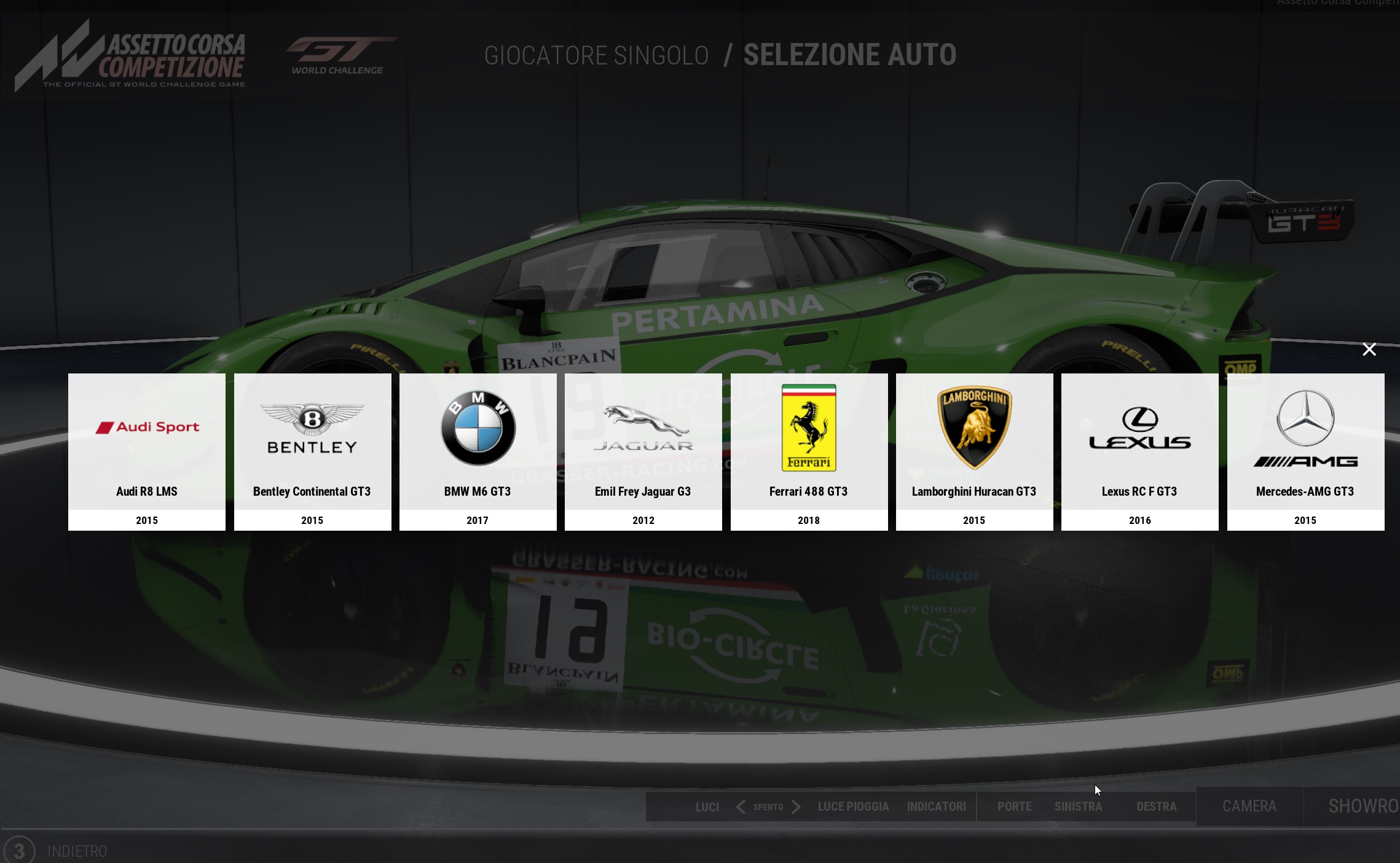This screenshot has height=863, width=1400.
Task: Go back with the Indietro button
Action: pos(77,851)
